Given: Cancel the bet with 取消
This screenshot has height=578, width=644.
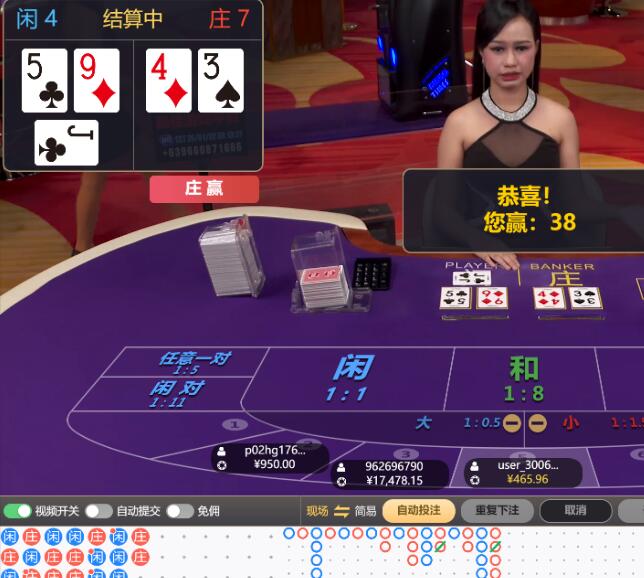Looking at the screenshot, I should [x=575, y=511].
